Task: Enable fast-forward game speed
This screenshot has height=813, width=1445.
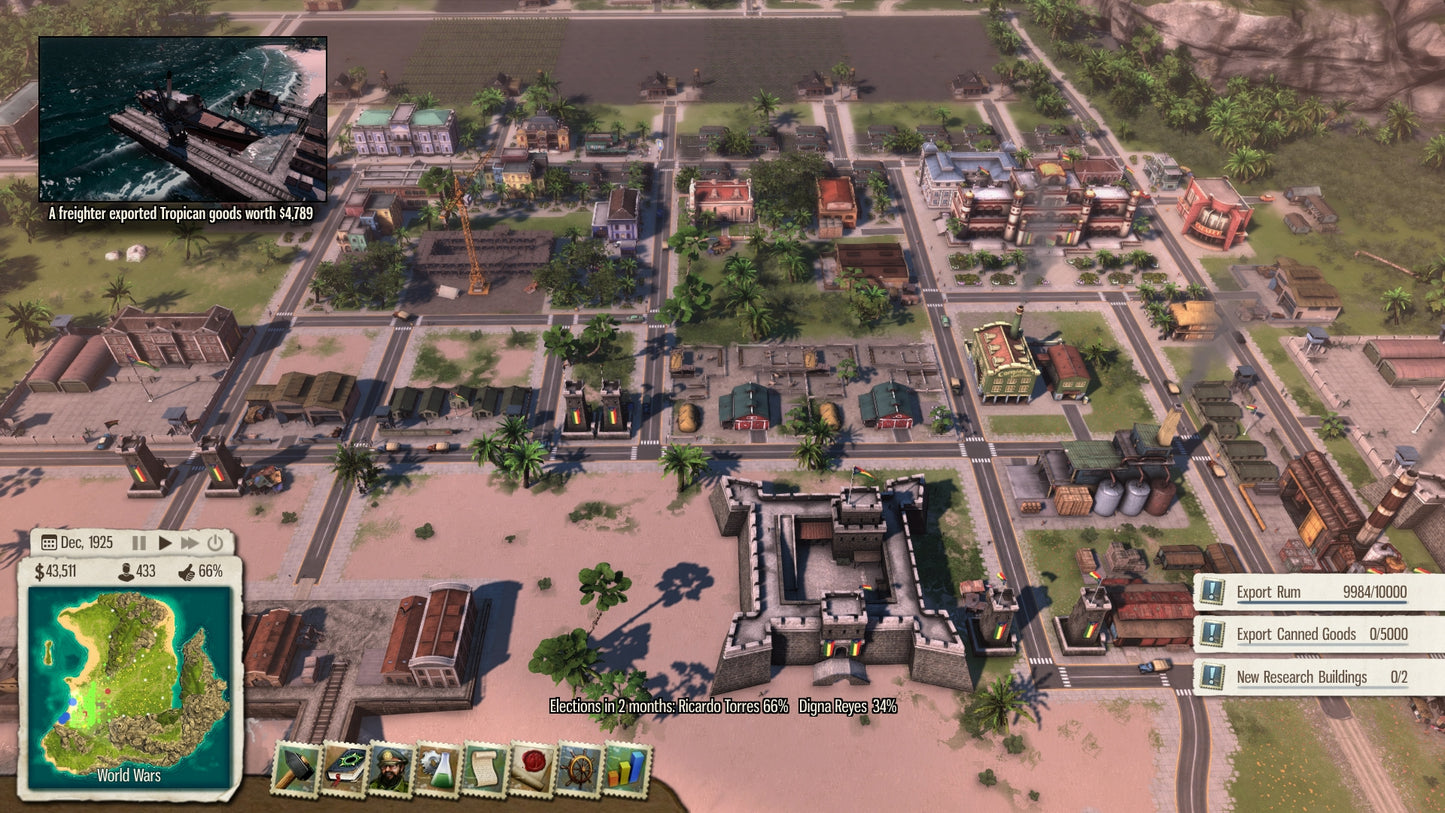Action: tap(191, 541)
